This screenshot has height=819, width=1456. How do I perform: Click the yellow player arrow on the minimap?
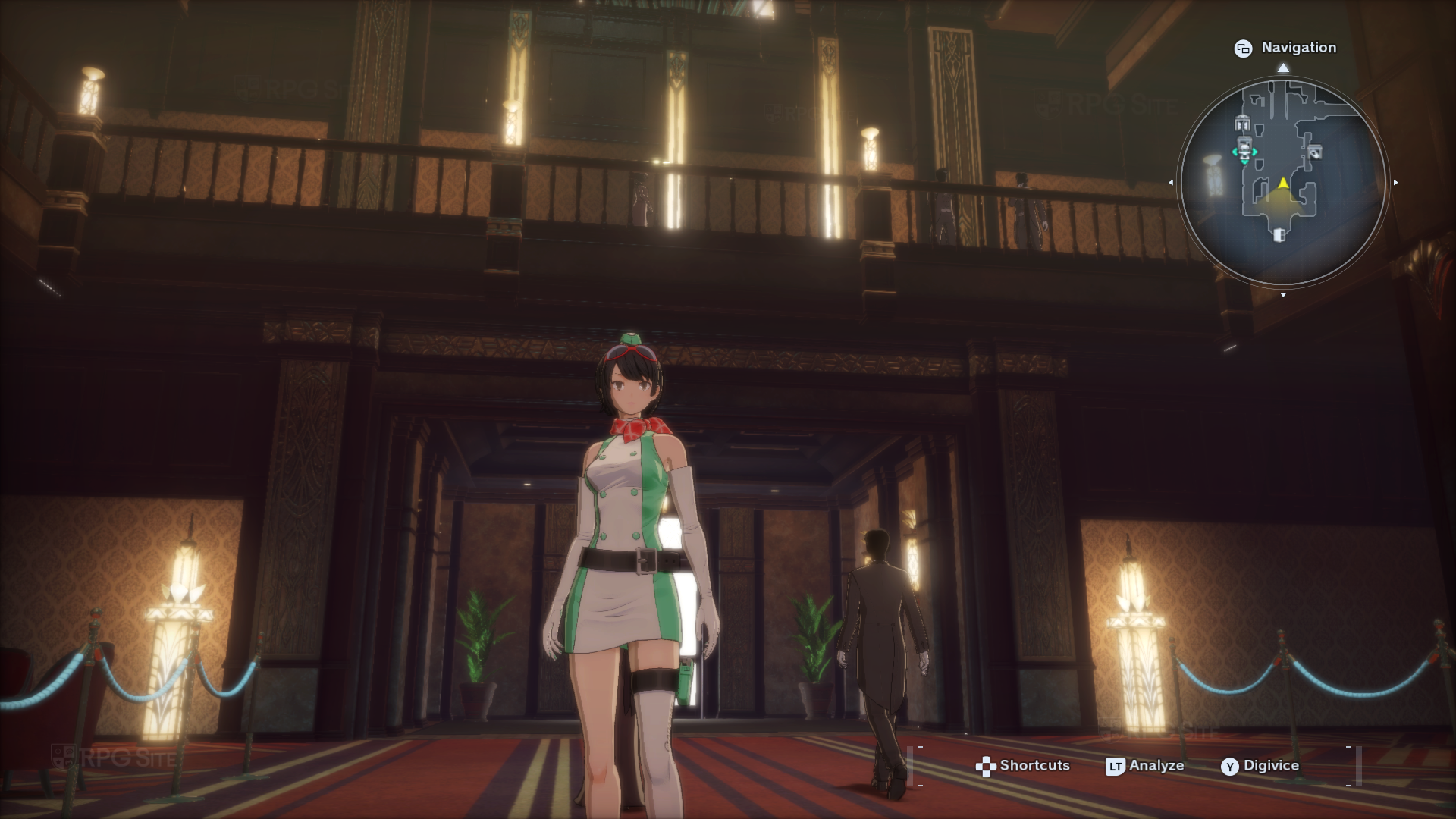click(1282, 183)
